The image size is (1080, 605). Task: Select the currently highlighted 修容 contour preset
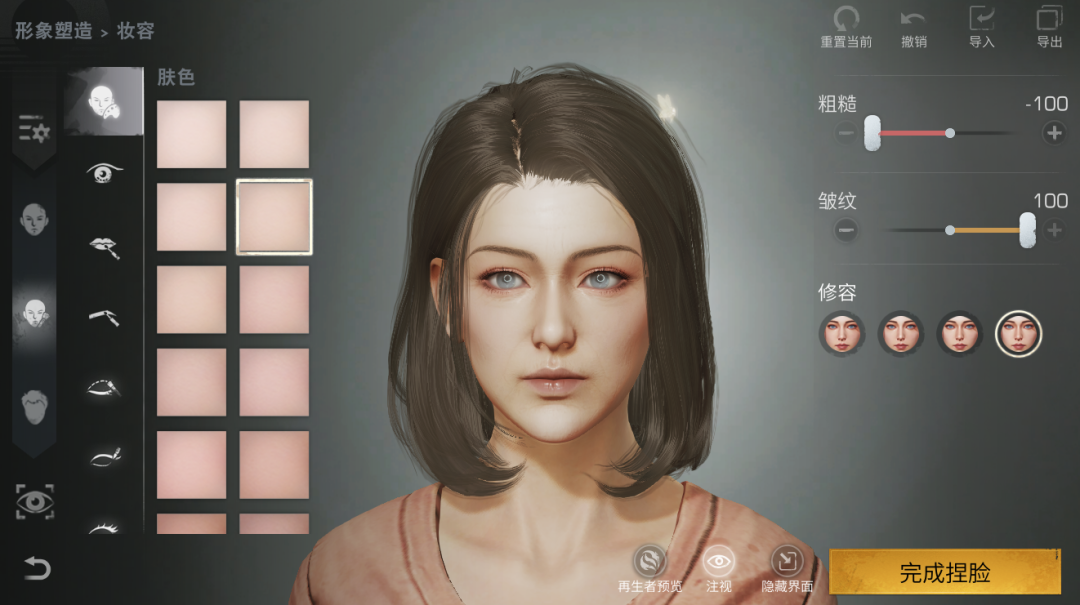click(1019, 333)
